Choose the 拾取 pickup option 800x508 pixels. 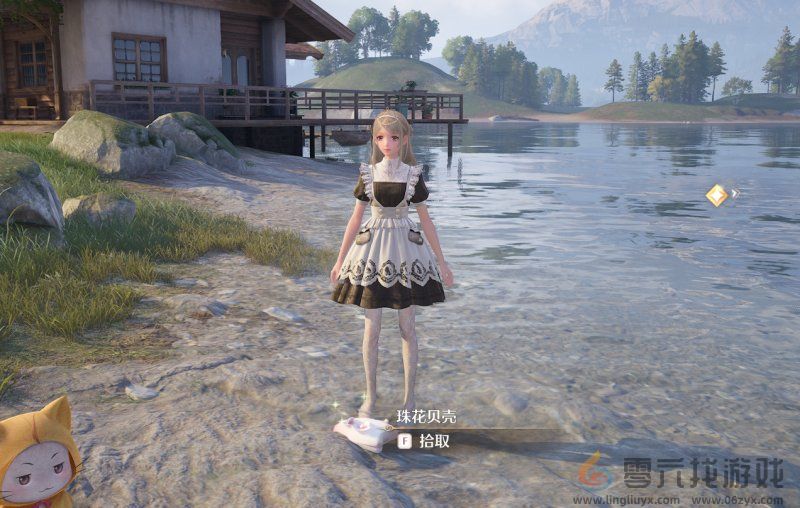433,441
